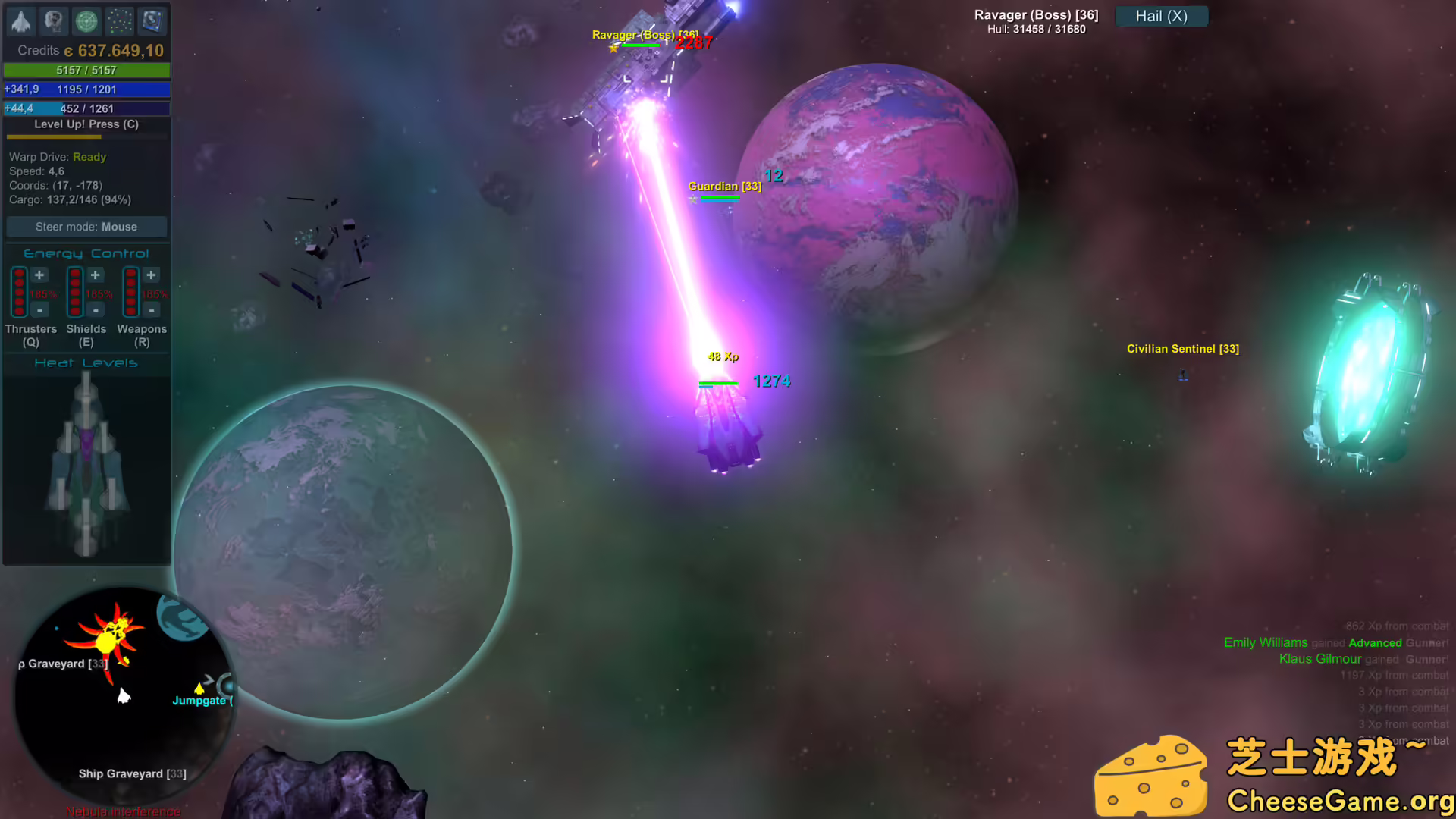Click the green radar scanner icon

pyautogui.click(x=86, y=21)
